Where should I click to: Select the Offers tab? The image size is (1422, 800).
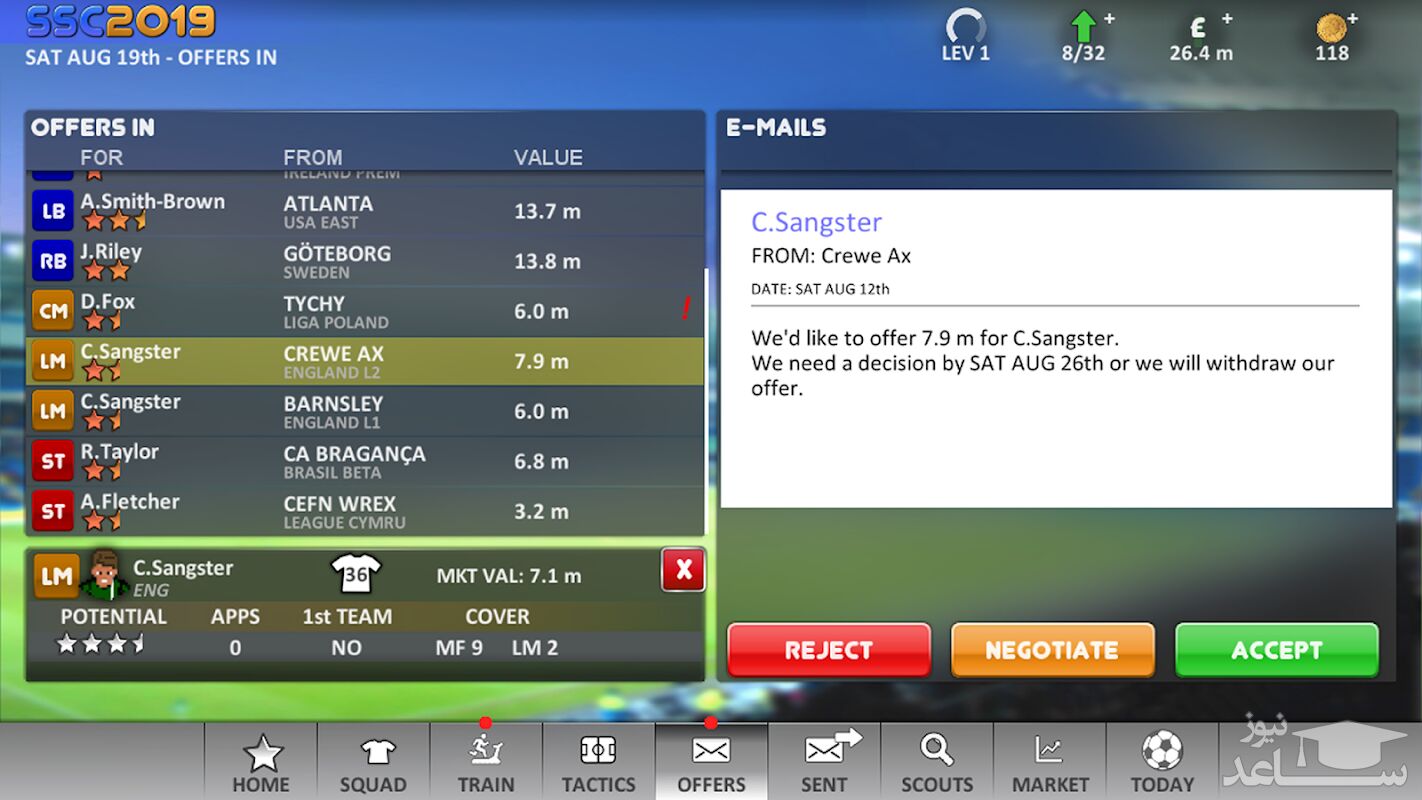(711, 762)
